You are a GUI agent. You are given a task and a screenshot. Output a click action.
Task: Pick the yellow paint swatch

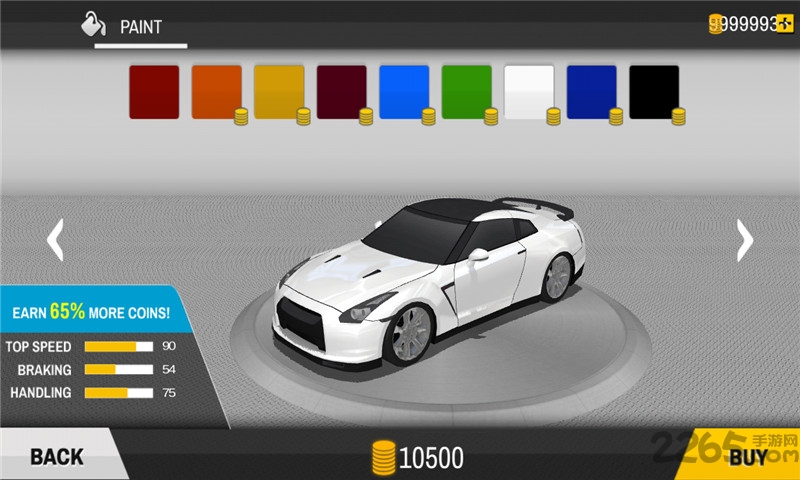(x=279, y=92)
